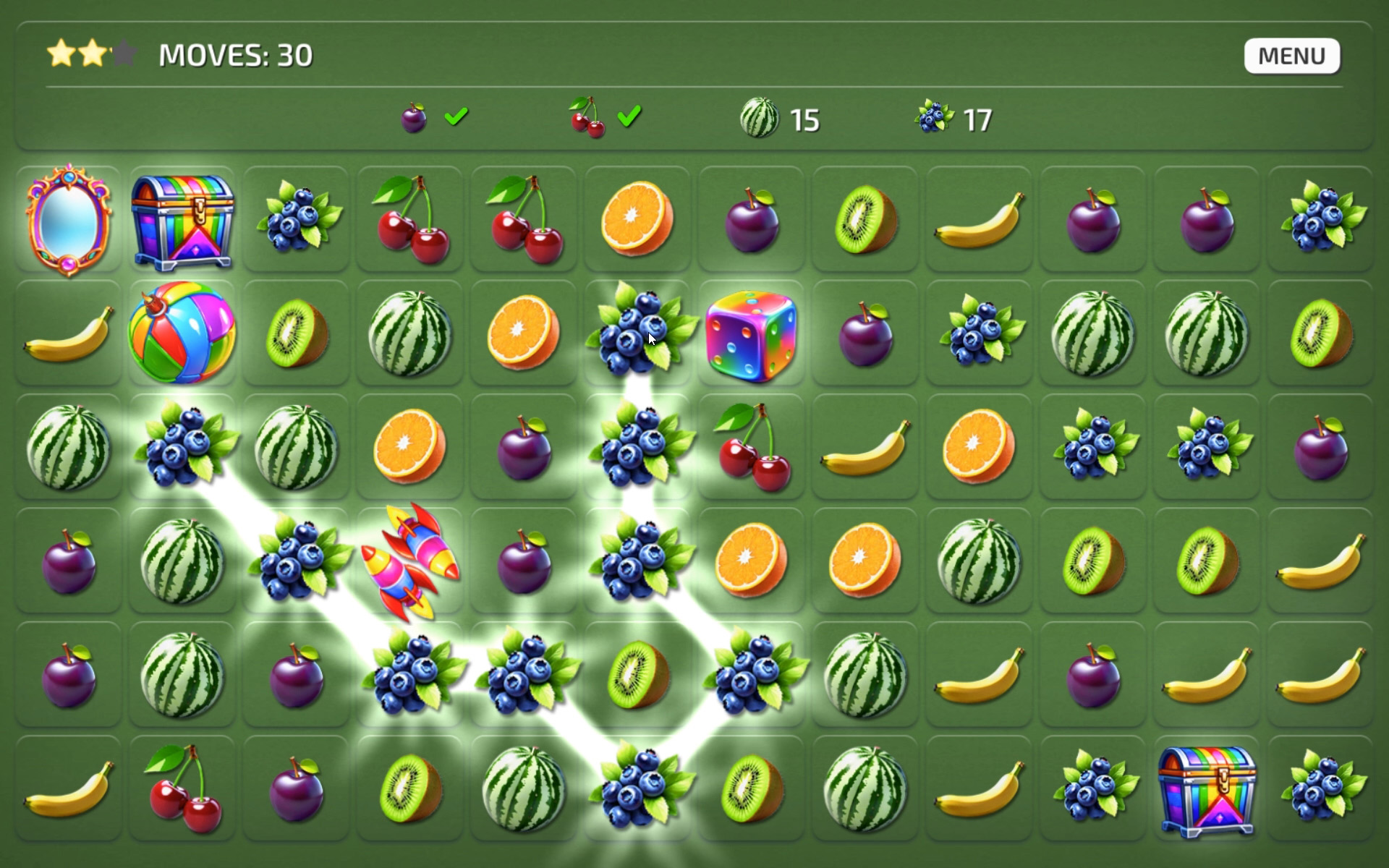Choose the treasure chest beside the magic mirror

pyautogui.click(x=182, y=219)
